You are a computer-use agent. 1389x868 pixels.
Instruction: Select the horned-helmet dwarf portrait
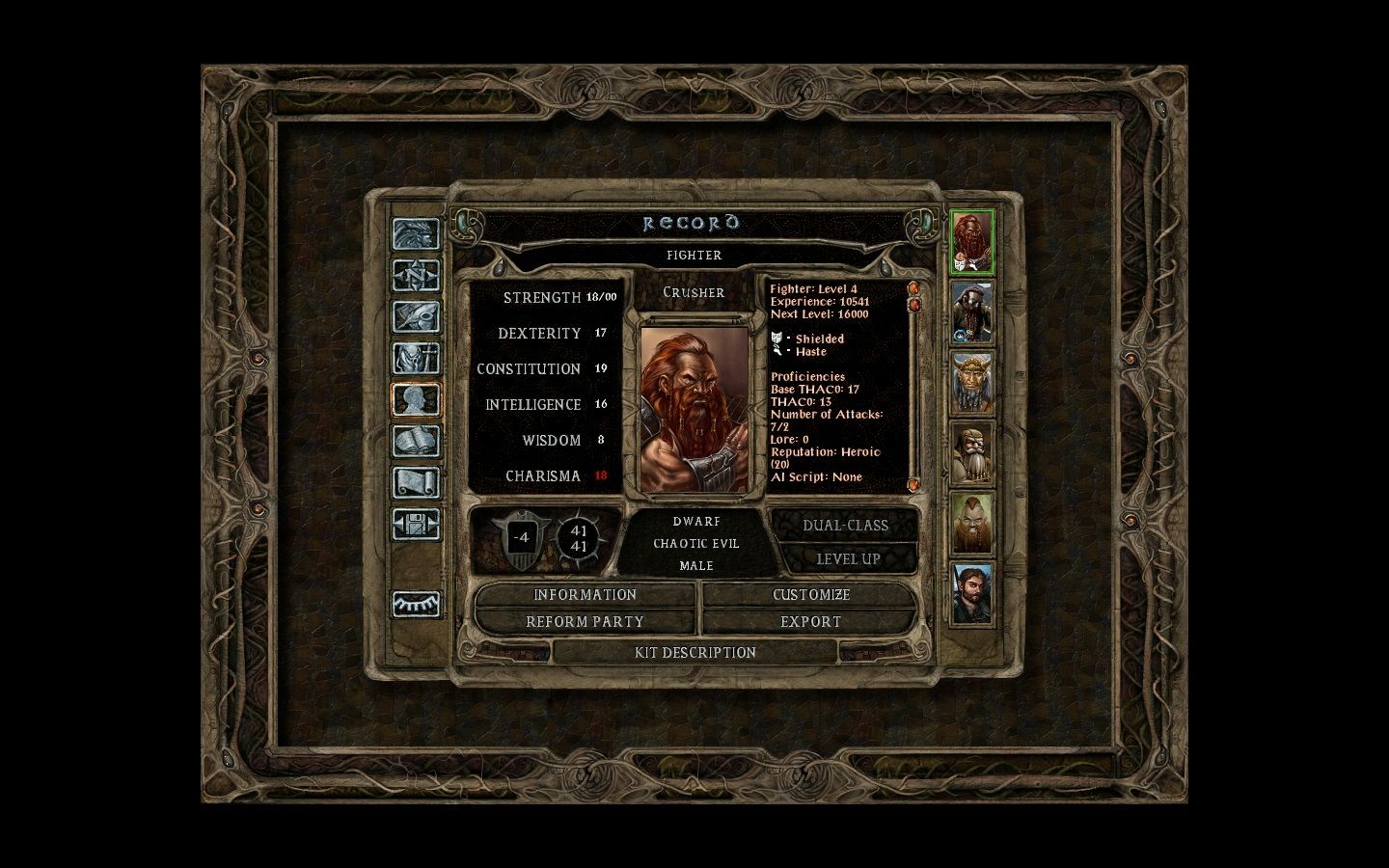point(972,382)
